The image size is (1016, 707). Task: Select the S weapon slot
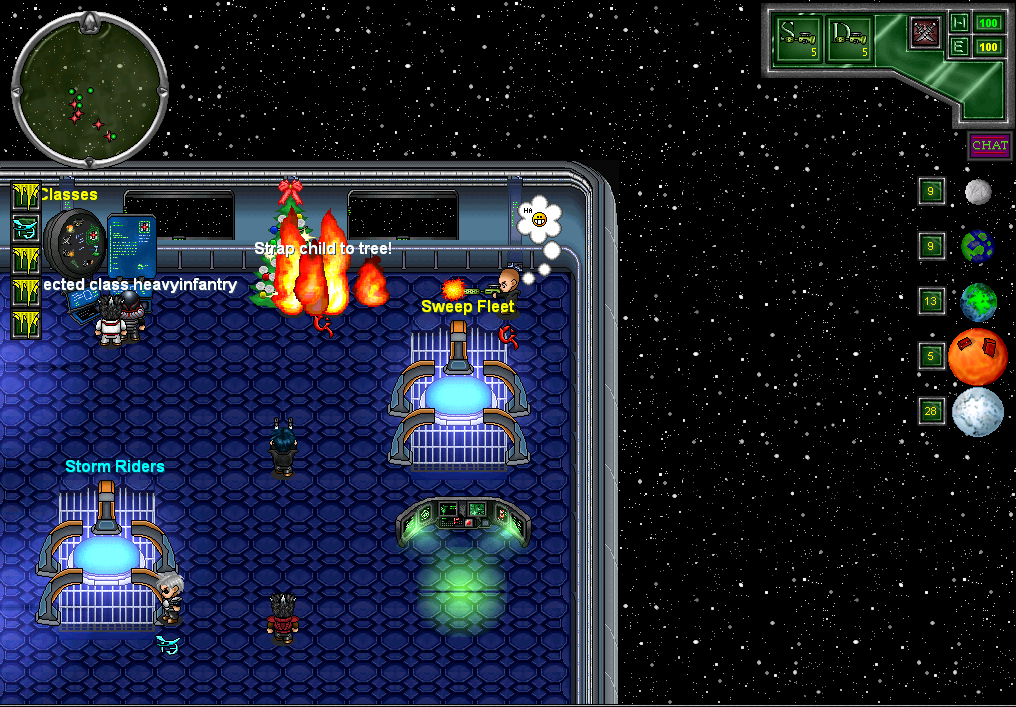click(x=800, y=40)
